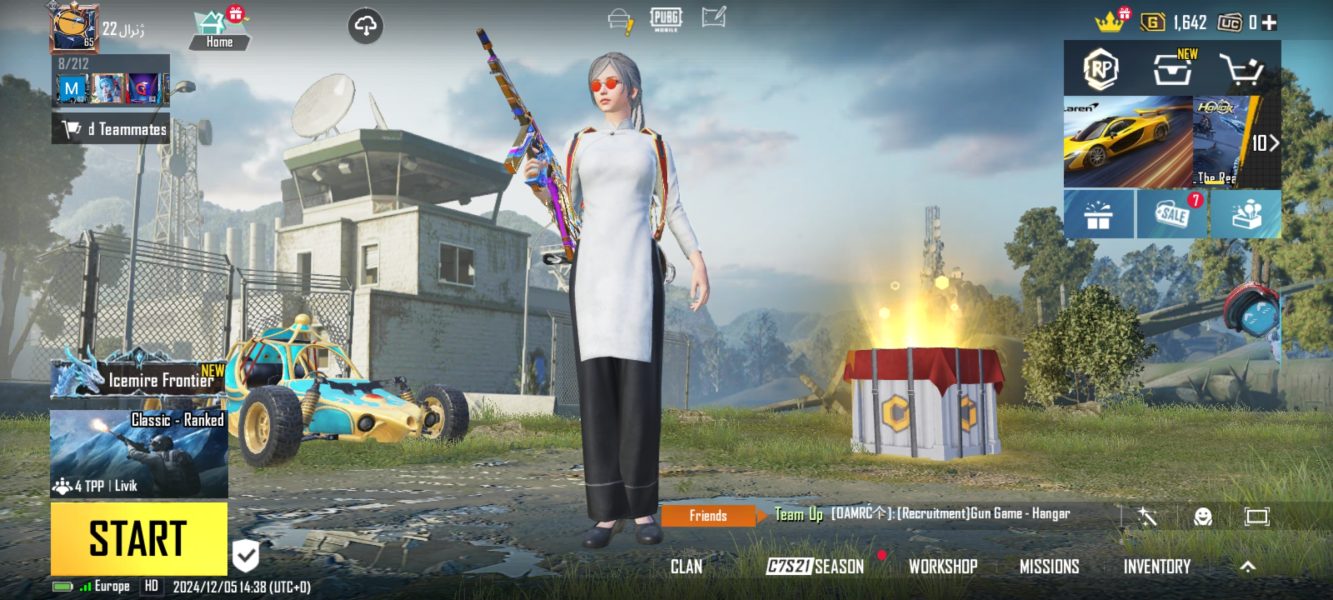The height and width of the screenshot is (600, 1333).
Task: Open the shopping cart shop
Action: (x=1242, y=69)
